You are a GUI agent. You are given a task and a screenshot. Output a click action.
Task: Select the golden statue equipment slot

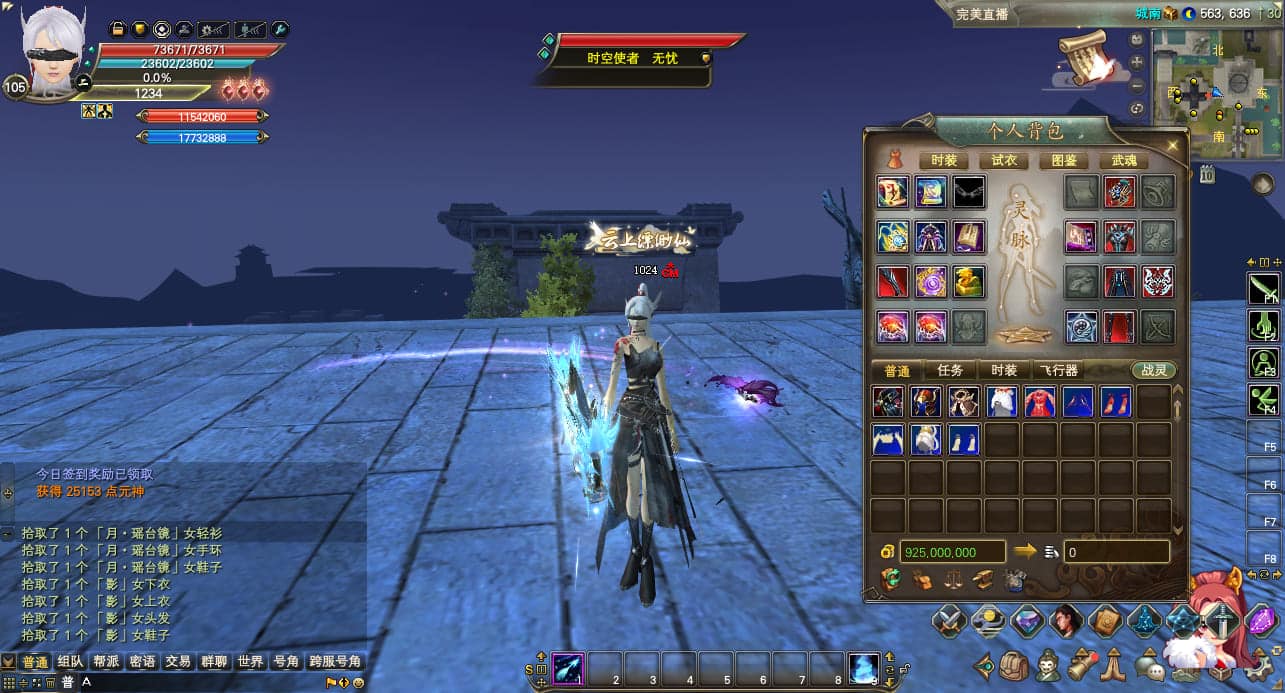click(x=968, y=282)
